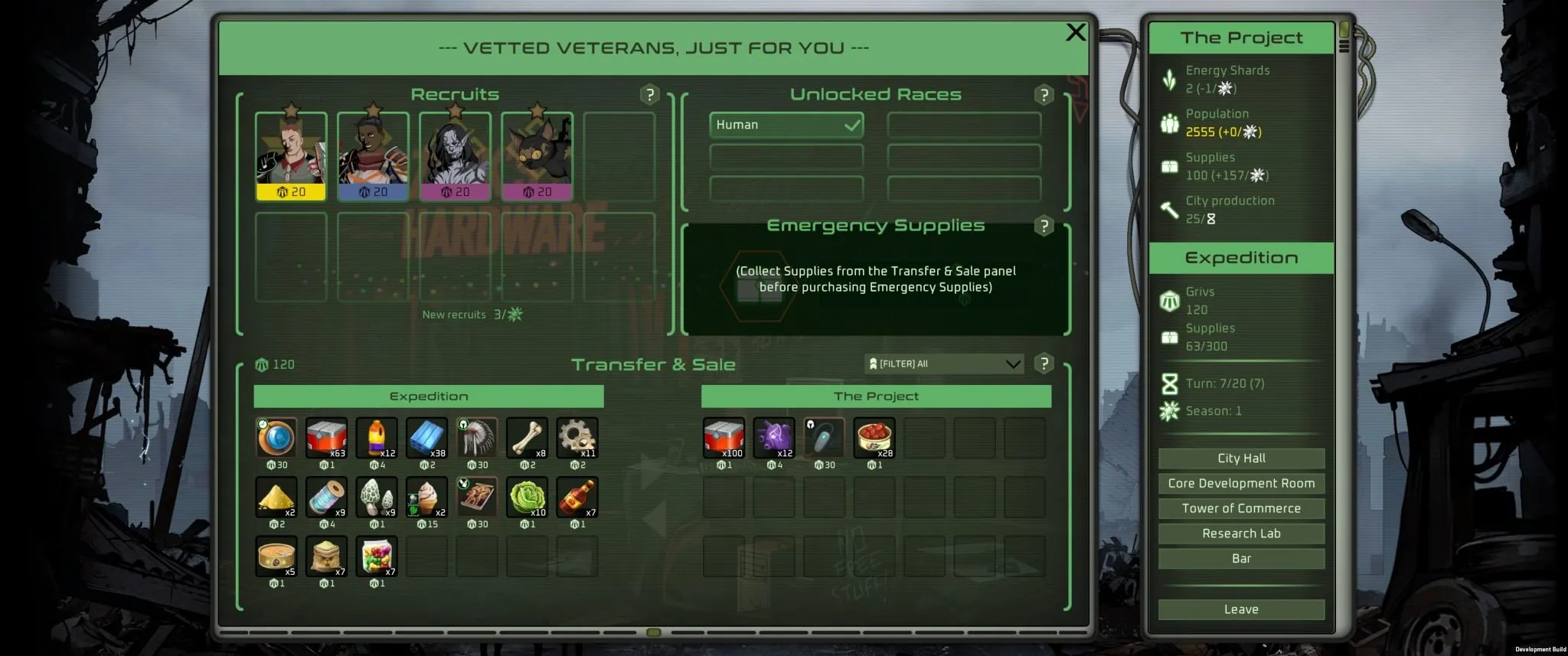Screen dimensions: 1568x656
Task: Open City Hall
Action: point(1240,458)
